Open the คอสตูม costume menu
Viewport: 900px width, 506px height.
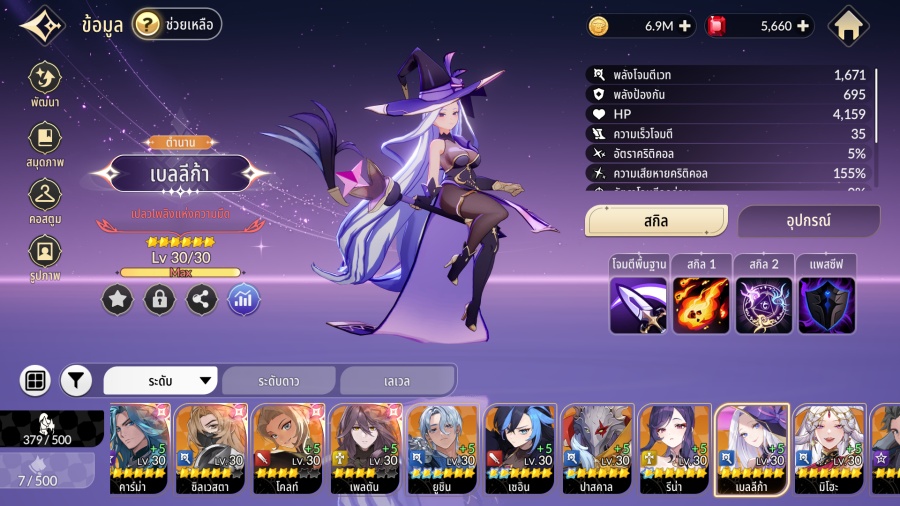44,199
